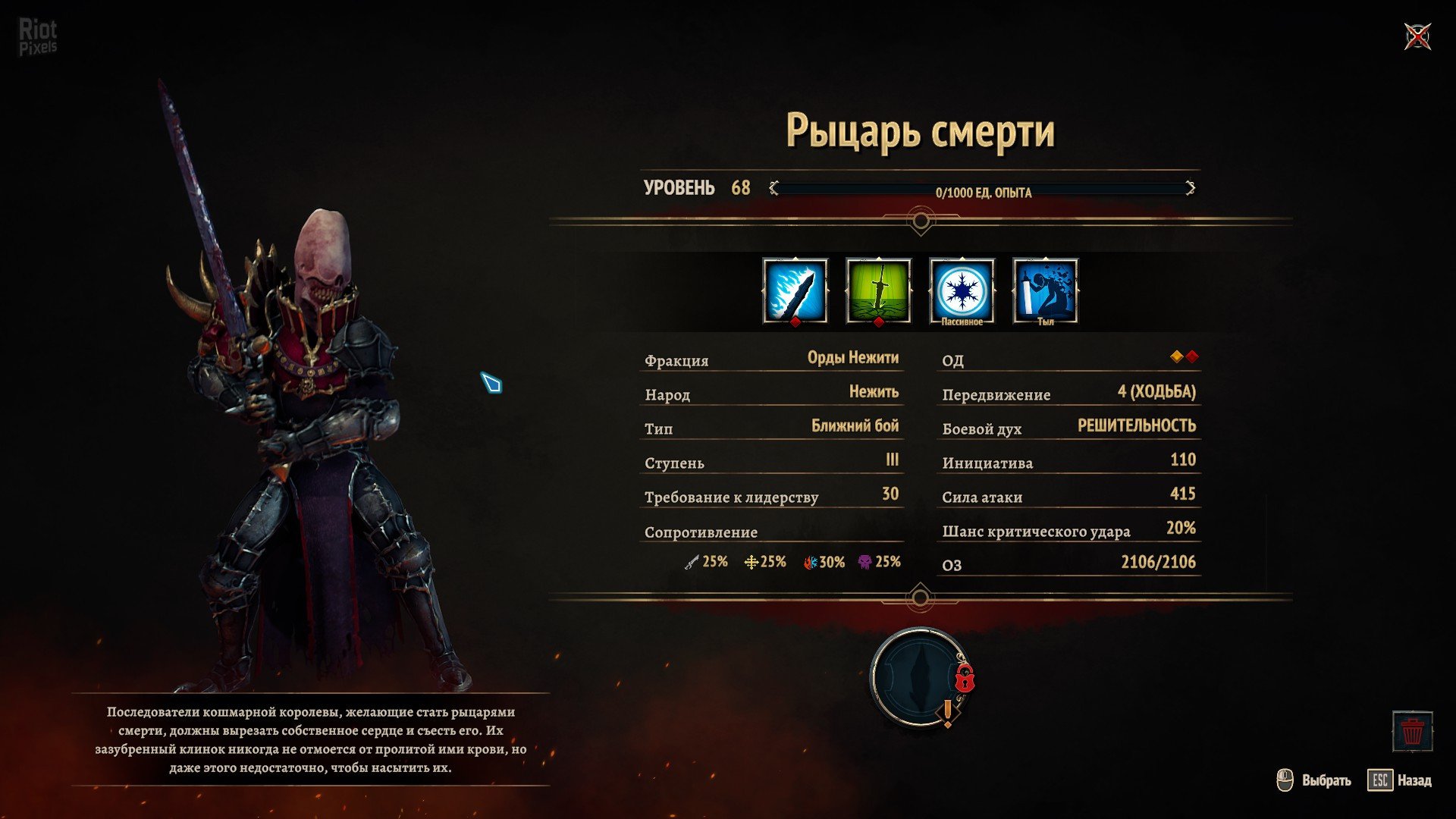Click the red trash can delete button
Image resolution: width=1456 pixels, height=819 pixels.
pyautogui.click(x=1412, y=732)
